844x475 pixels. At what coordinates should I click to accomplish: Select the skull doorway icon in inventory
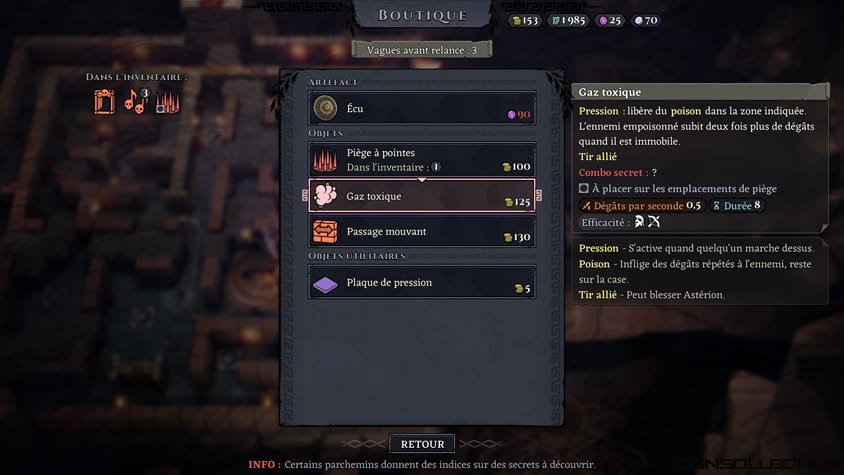pos(105,101)
